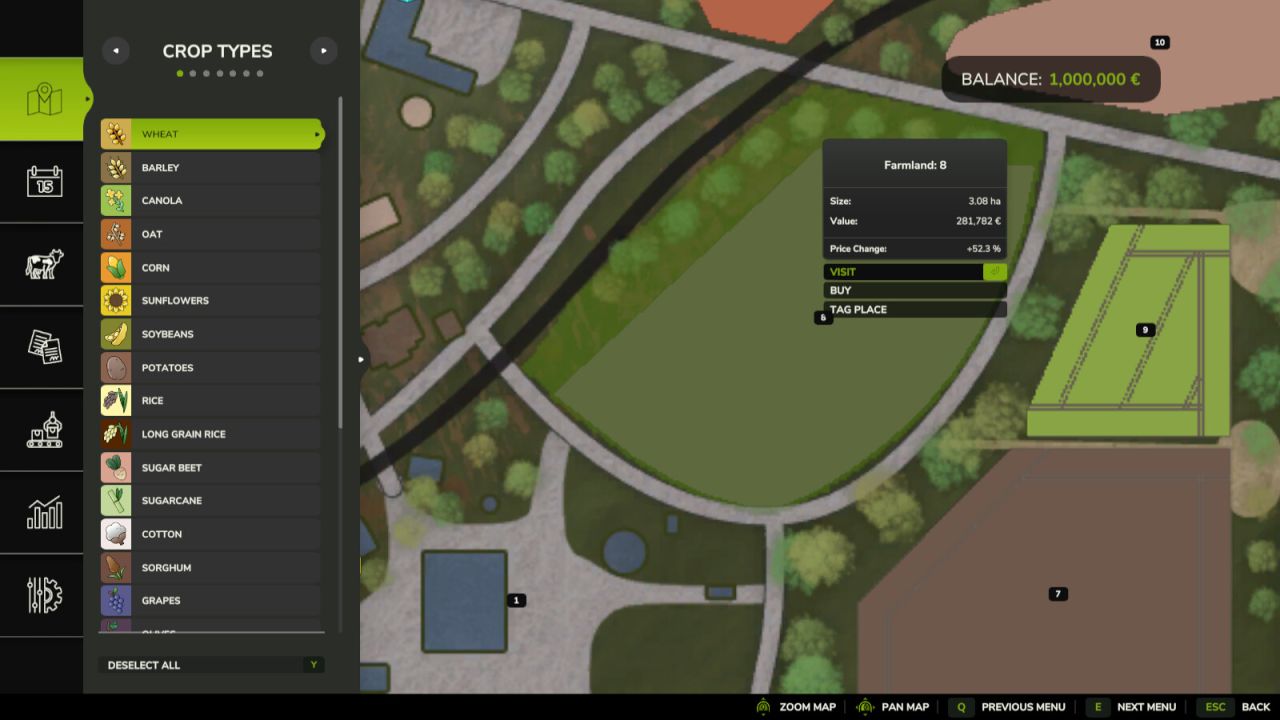Open the production chains factory icon
1280x720 pixels.
click(41, 430)
